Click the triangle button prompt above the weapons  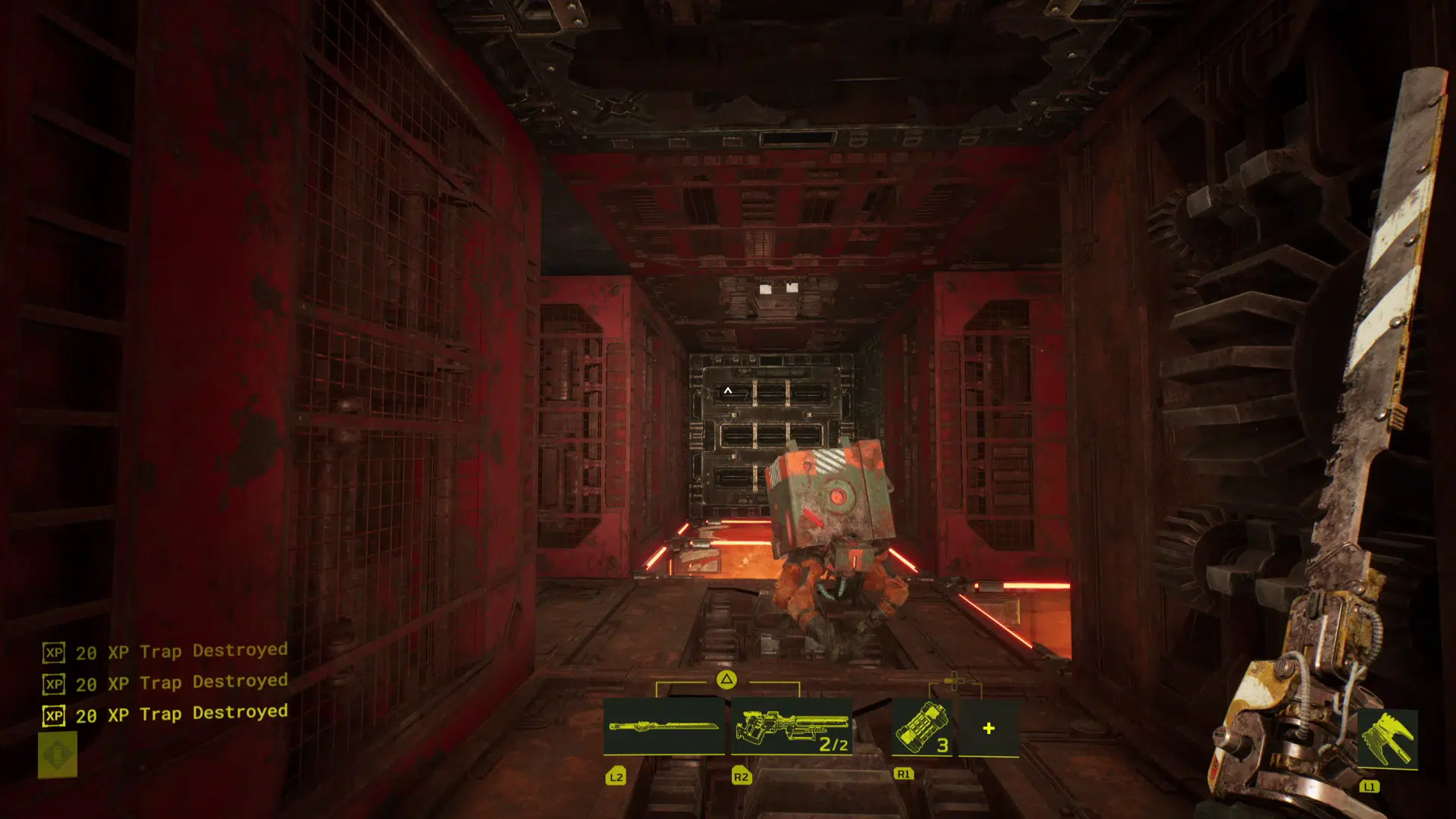(x=725, y=679)
